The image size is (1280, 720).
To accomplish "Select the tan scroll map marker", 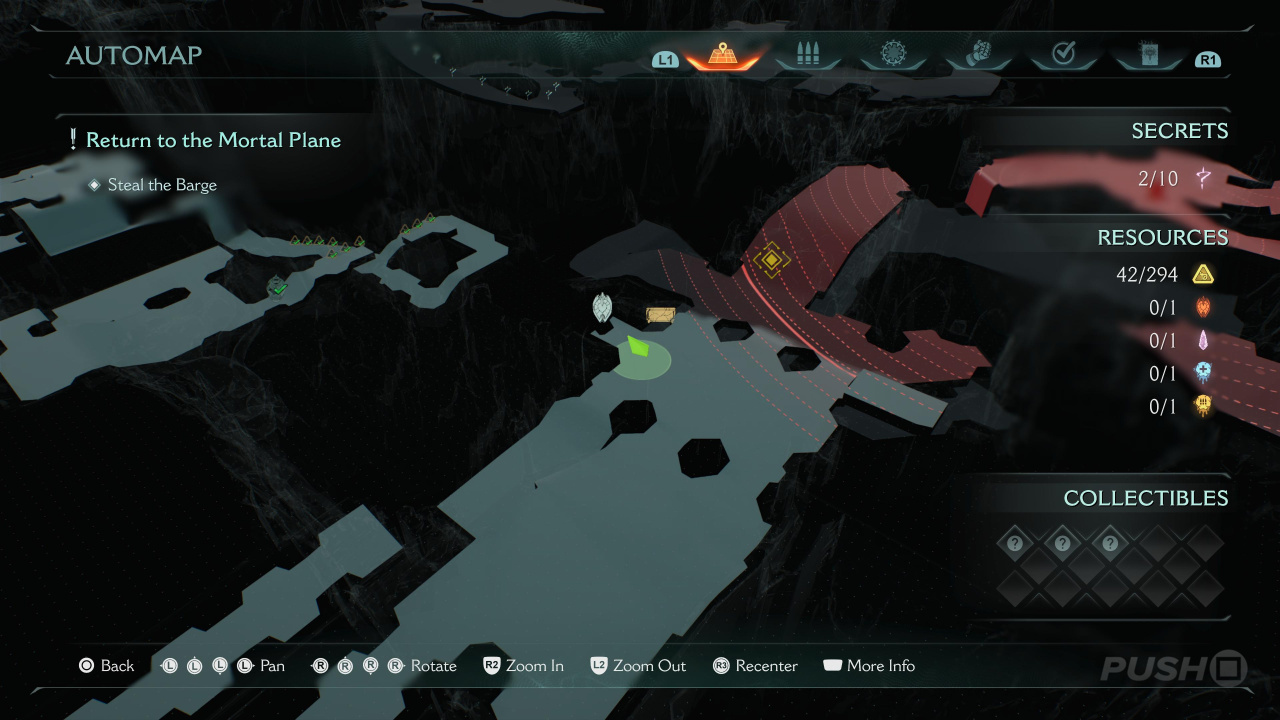I will pos(660,315).
